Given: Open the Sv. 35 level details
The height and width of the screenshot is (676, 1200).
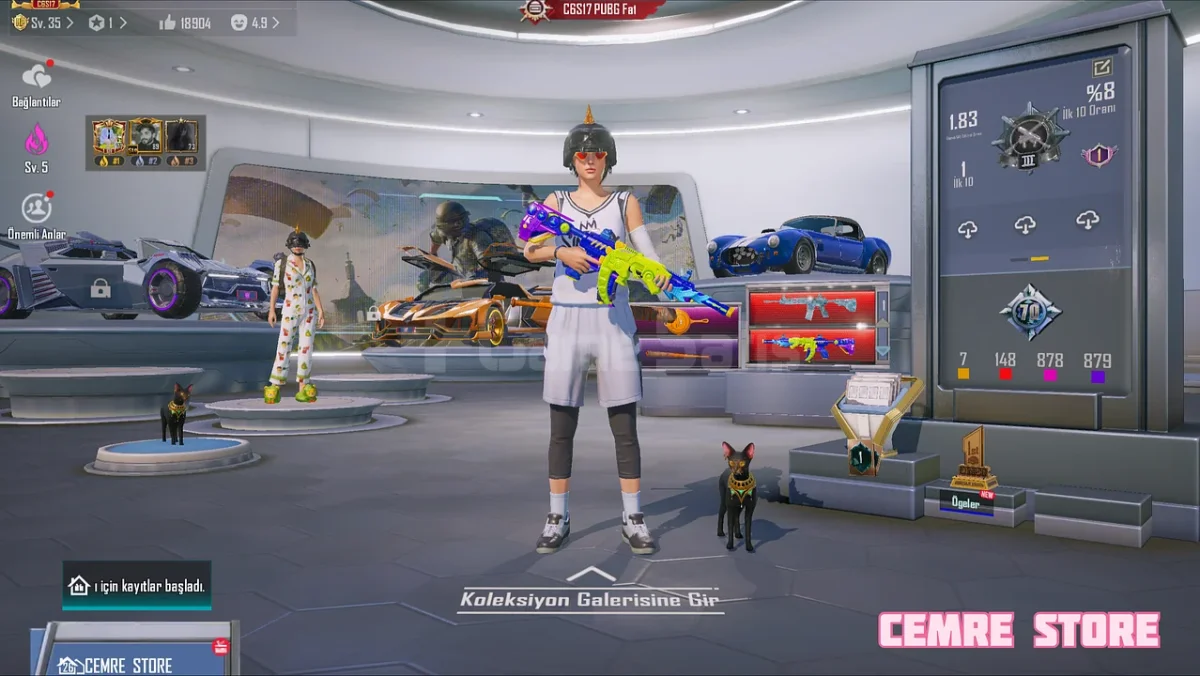Looking at the screenshot, I should click(42, 22).
